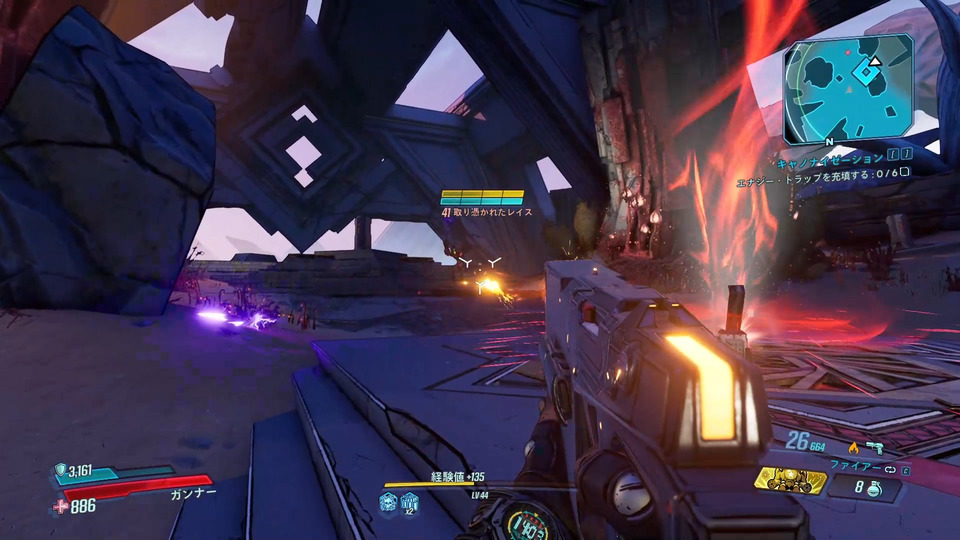Click the small pistol weapon slot icon
The width and height of the screenshot is (960, 540).
876,447
